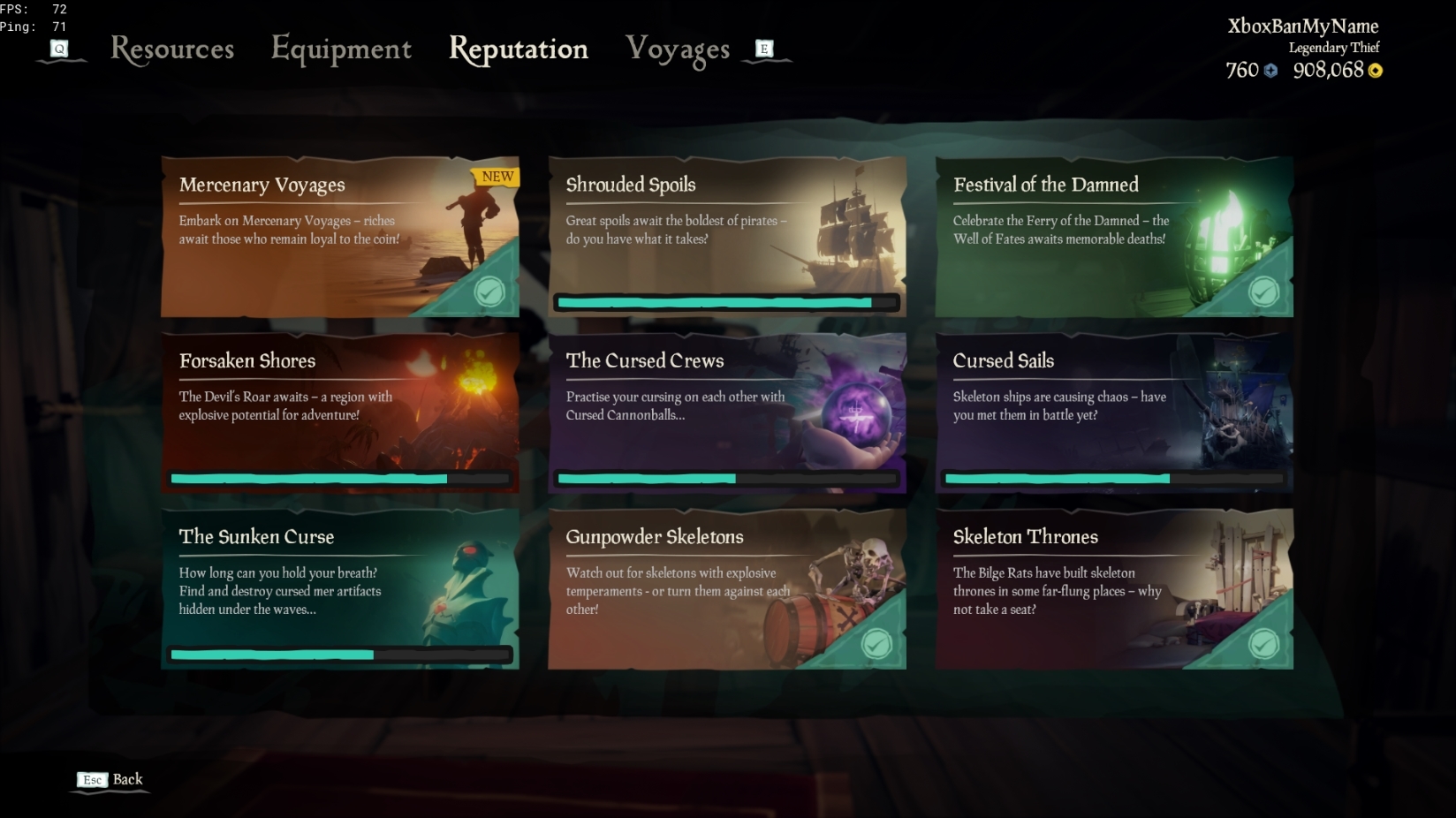Switch to the Voyages tab
The height and width of the screenshot is (818, 1456).
coord(678,49)
